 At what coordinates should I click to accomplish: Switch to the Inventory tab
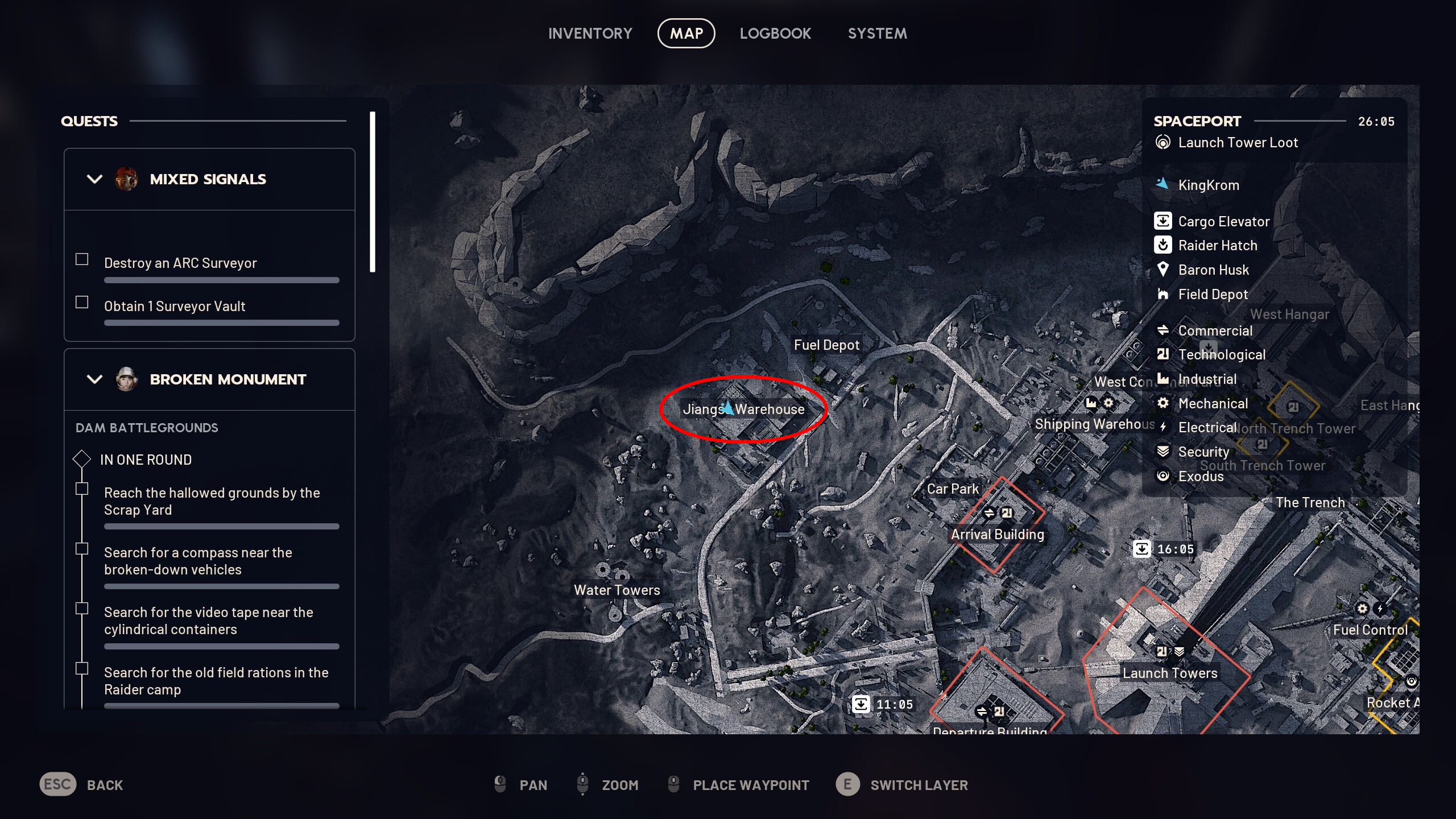coord(590,33)
